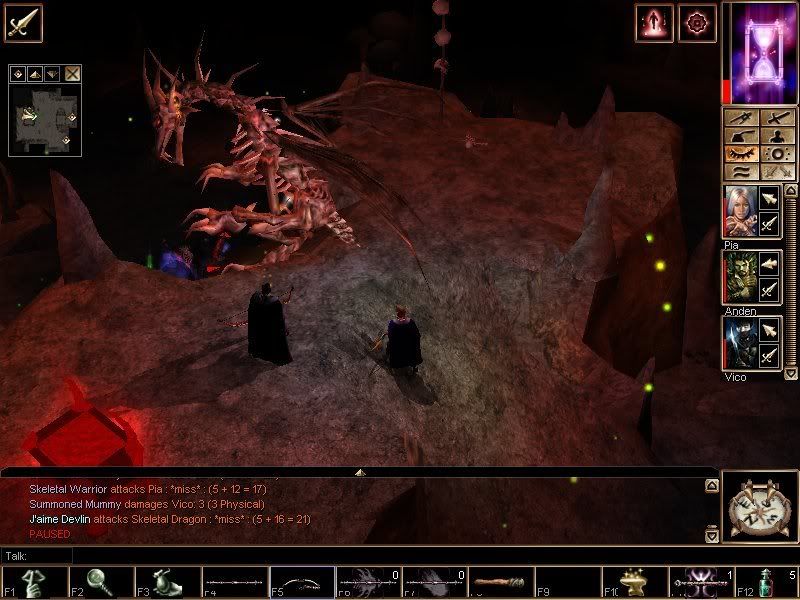Screen dimensions: 800x600
Task: Select the red rosette effect icon
Action: 696,22
